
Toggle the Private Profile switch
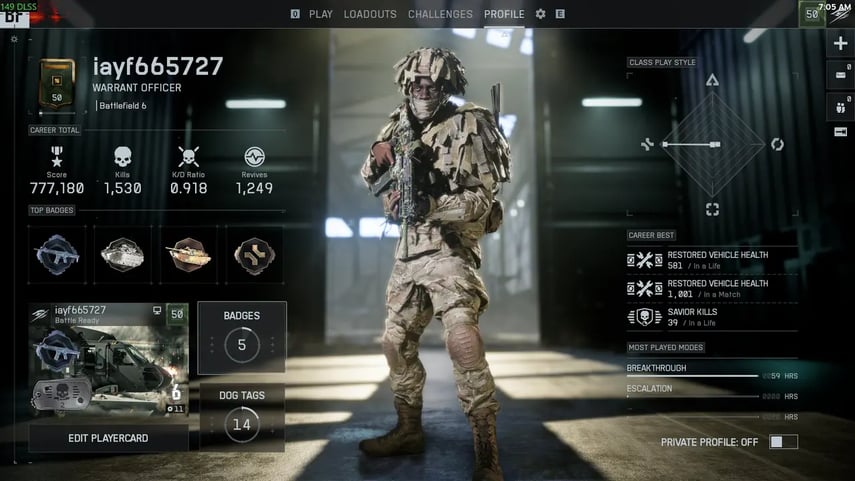(x=783, y=442)
